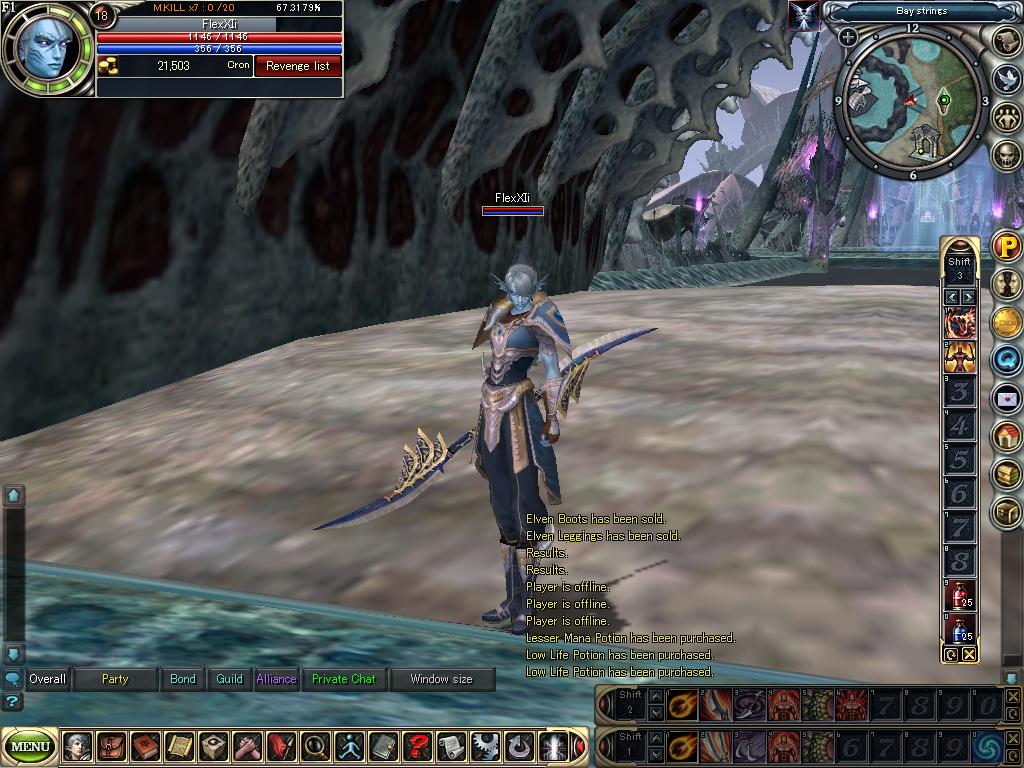The height and width of the screenshot is (768, 1024).
Task: Click the character portrait
Action: click(x=46, y=48)
